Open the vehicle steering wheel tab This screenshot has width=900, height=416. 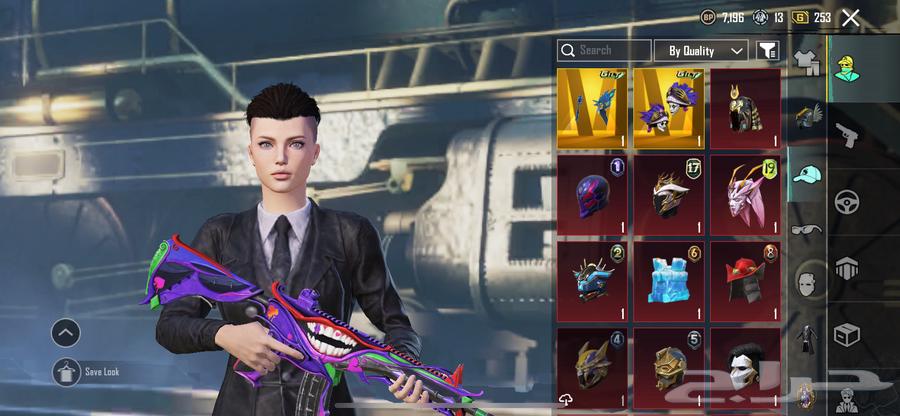click(847, 201)
